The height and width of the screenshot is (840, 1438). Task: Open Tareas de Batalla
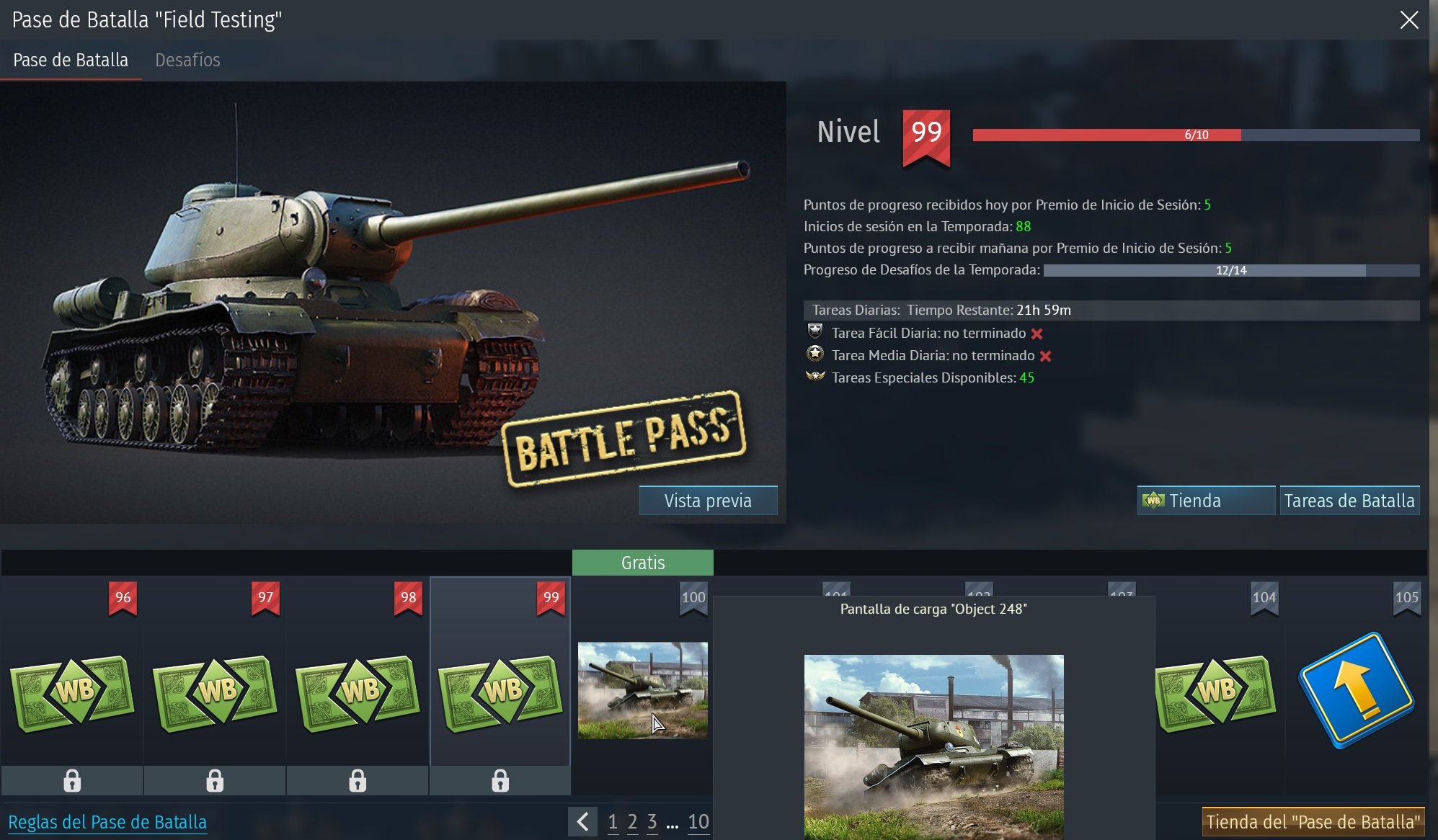coord(1349,499)
